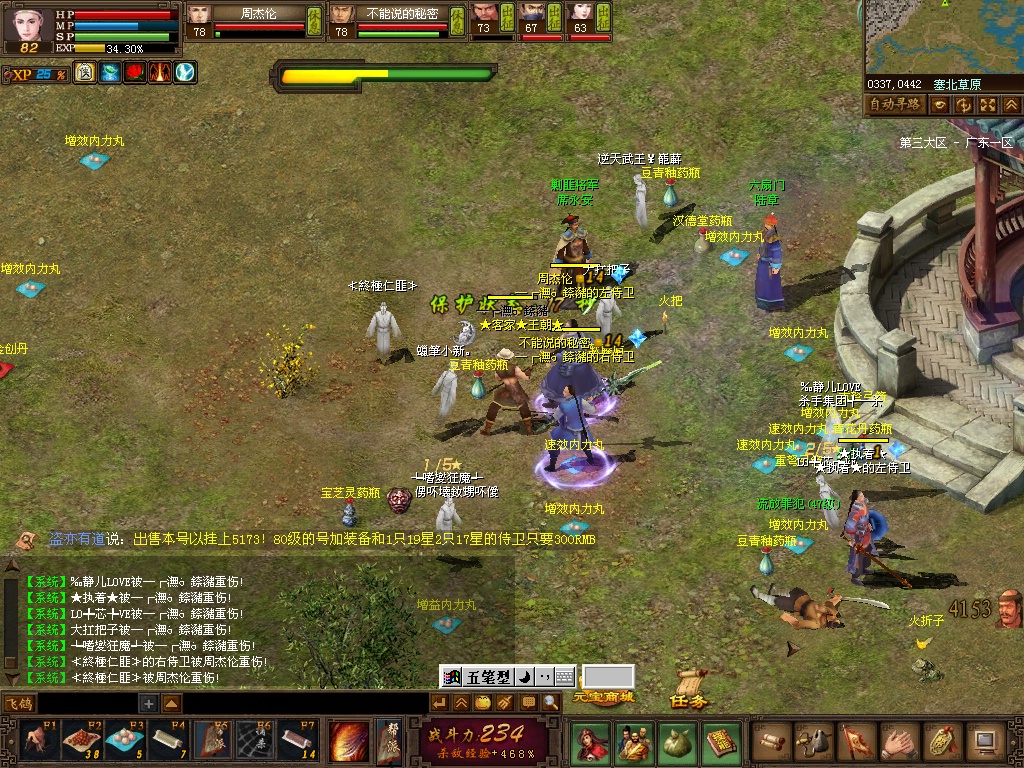The image size is (1024, 768).
Task: Collapse the minimap using the double-chevron button
Action: pos(1011,104)
